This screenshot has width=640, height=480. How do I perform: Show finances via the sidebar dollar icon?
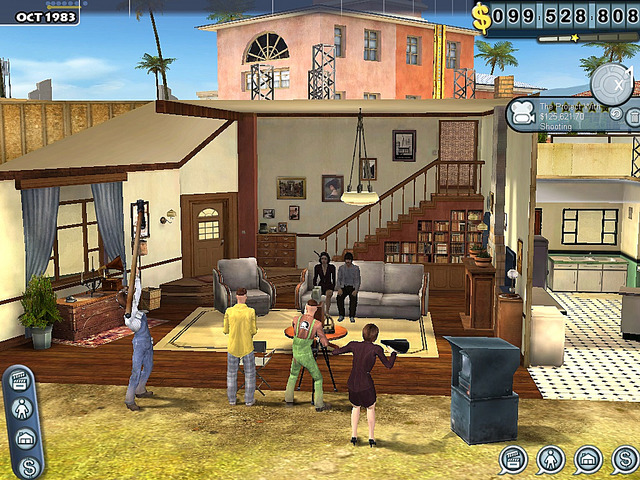[28, 464]
